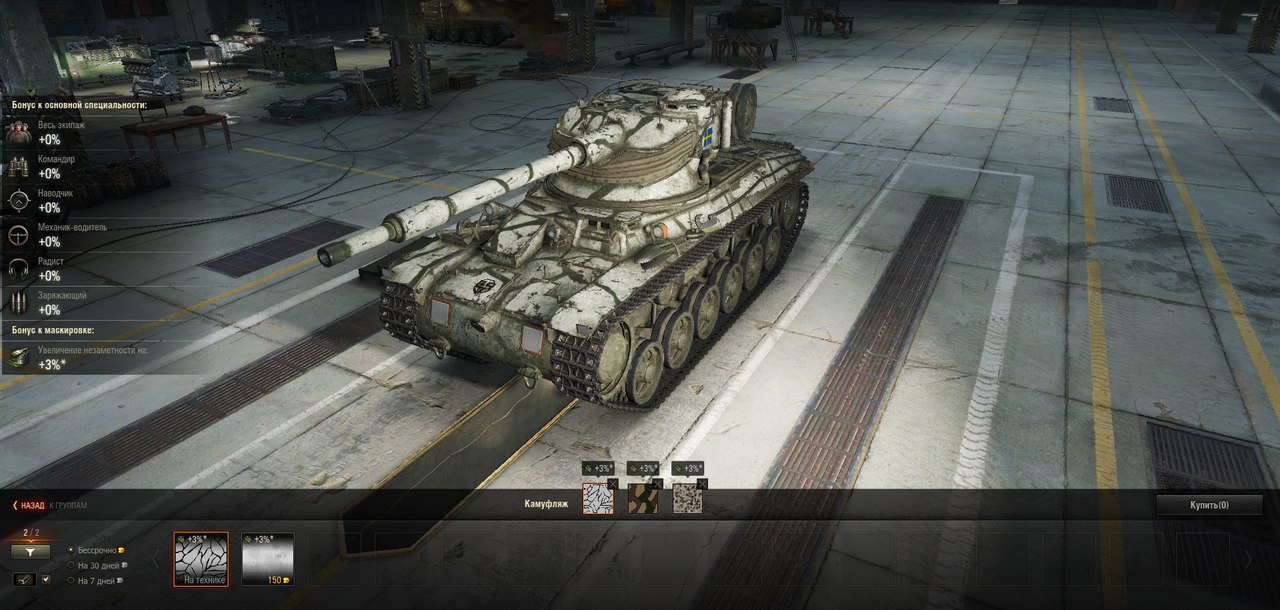Remove the winter camouflage with its X button
The image size is (1280, 610).
click(613, 484)
